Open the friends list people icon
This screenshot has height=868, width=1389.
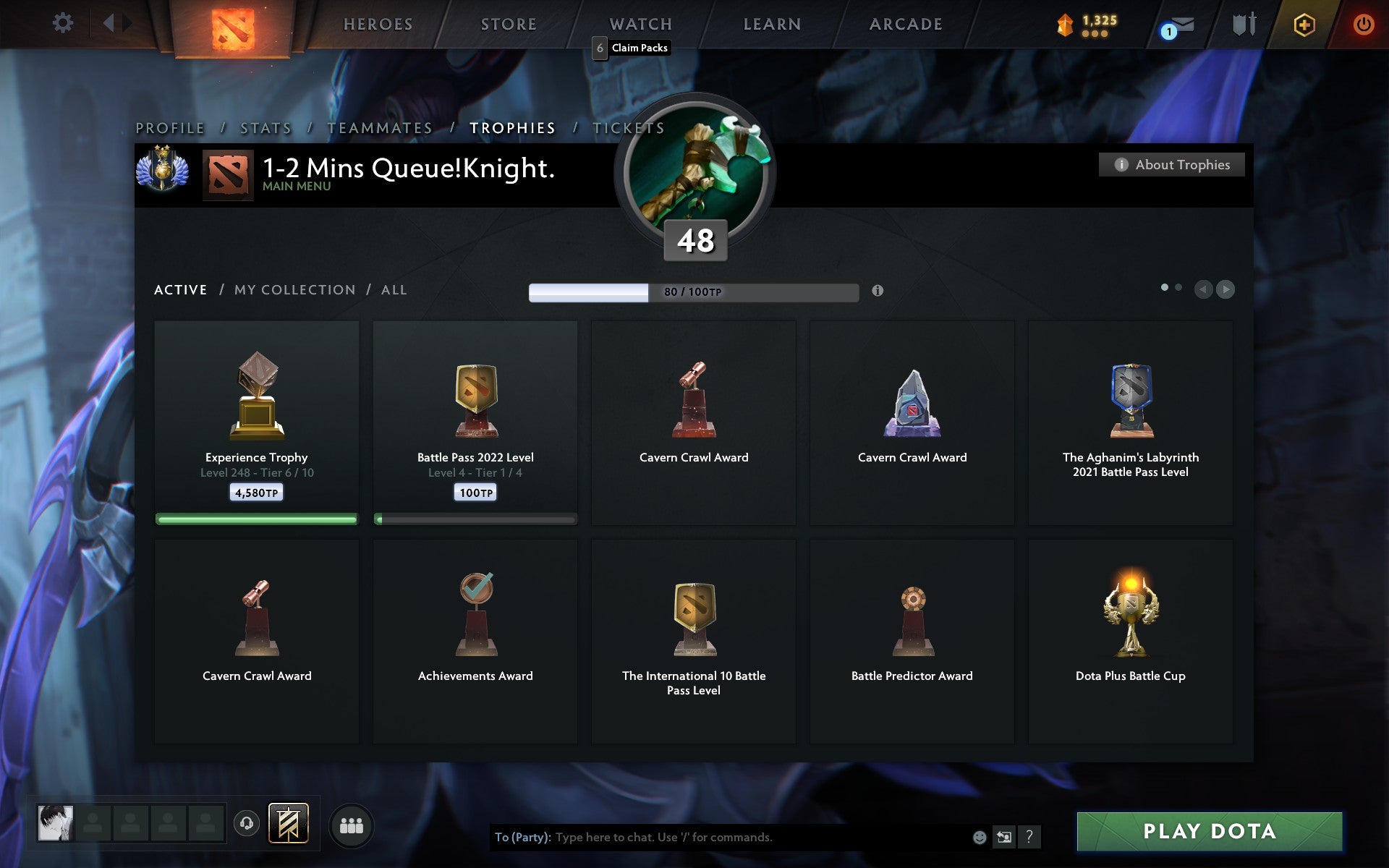point(352,825)
